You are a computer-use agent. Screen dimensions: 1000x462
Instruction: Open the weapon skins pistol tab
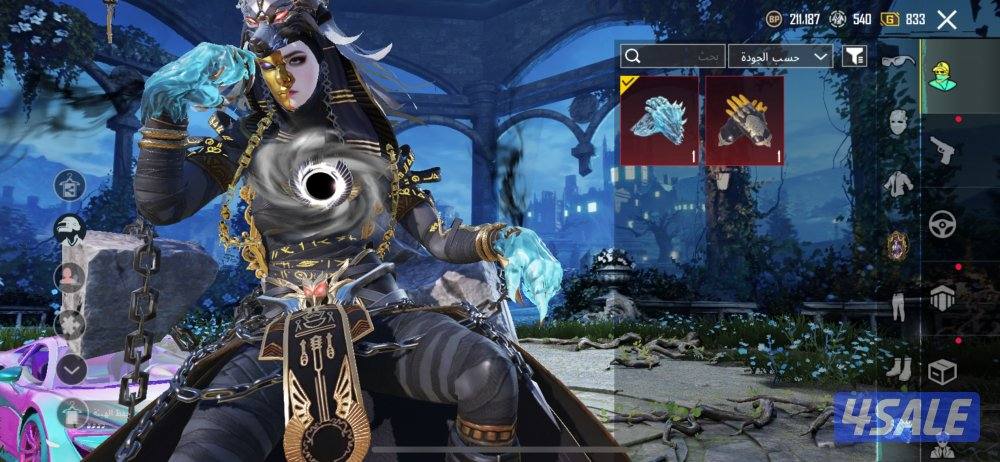click(942, 150)
